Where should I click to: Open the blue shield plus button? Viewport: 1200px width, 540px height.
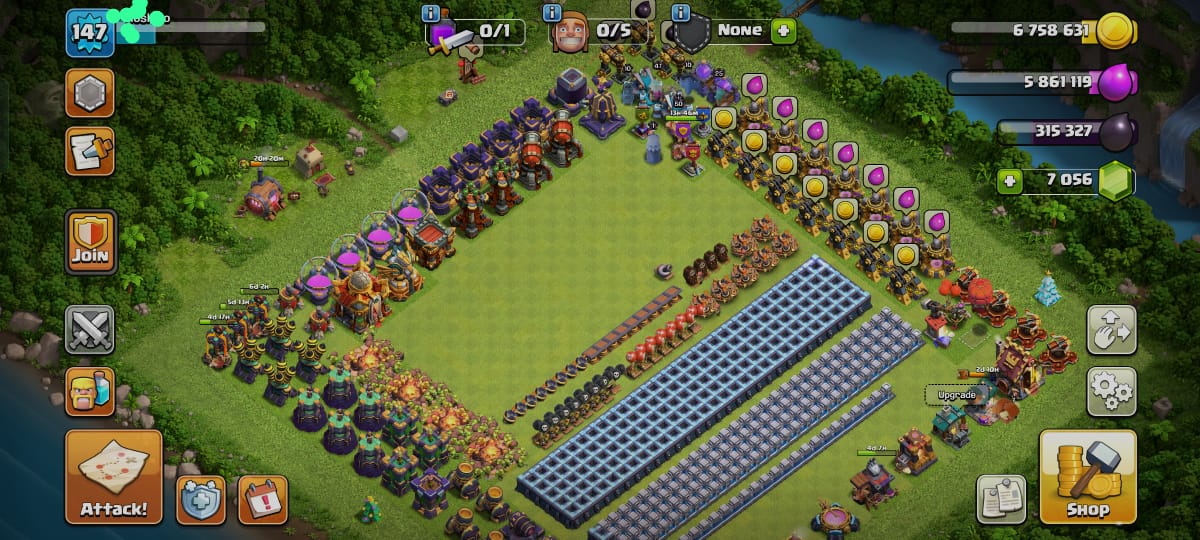[x=201, y=499]
